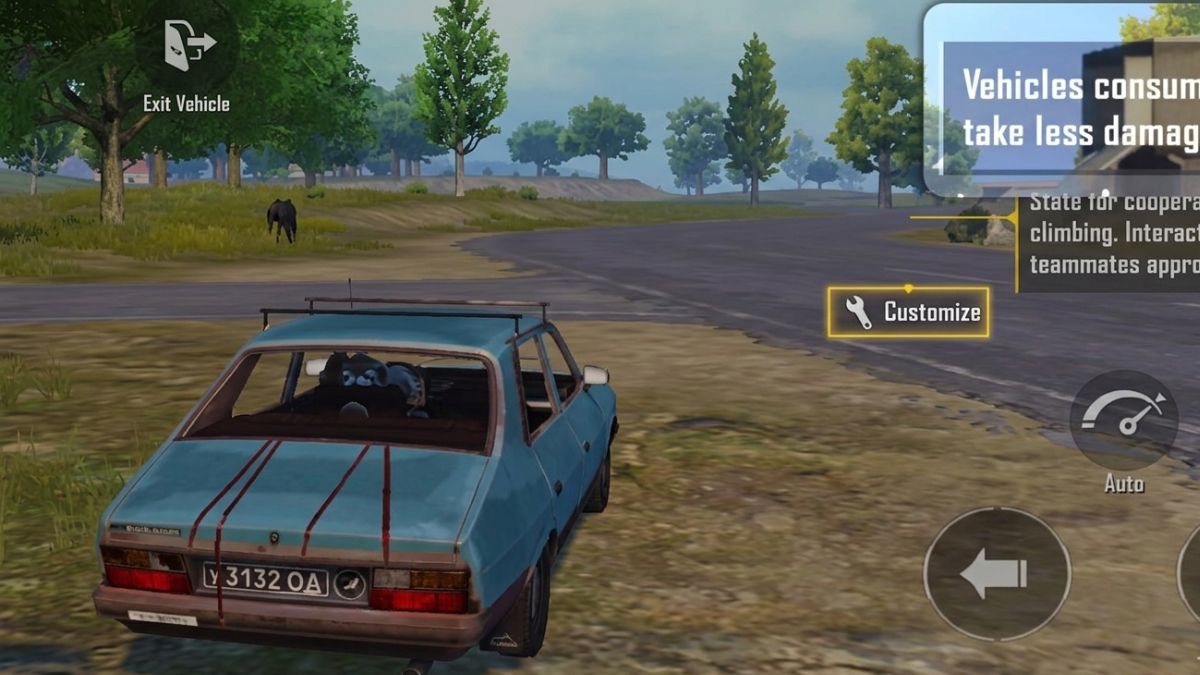
Task: Toggle the Auto speed control
Action: [x=1124, y=419]
